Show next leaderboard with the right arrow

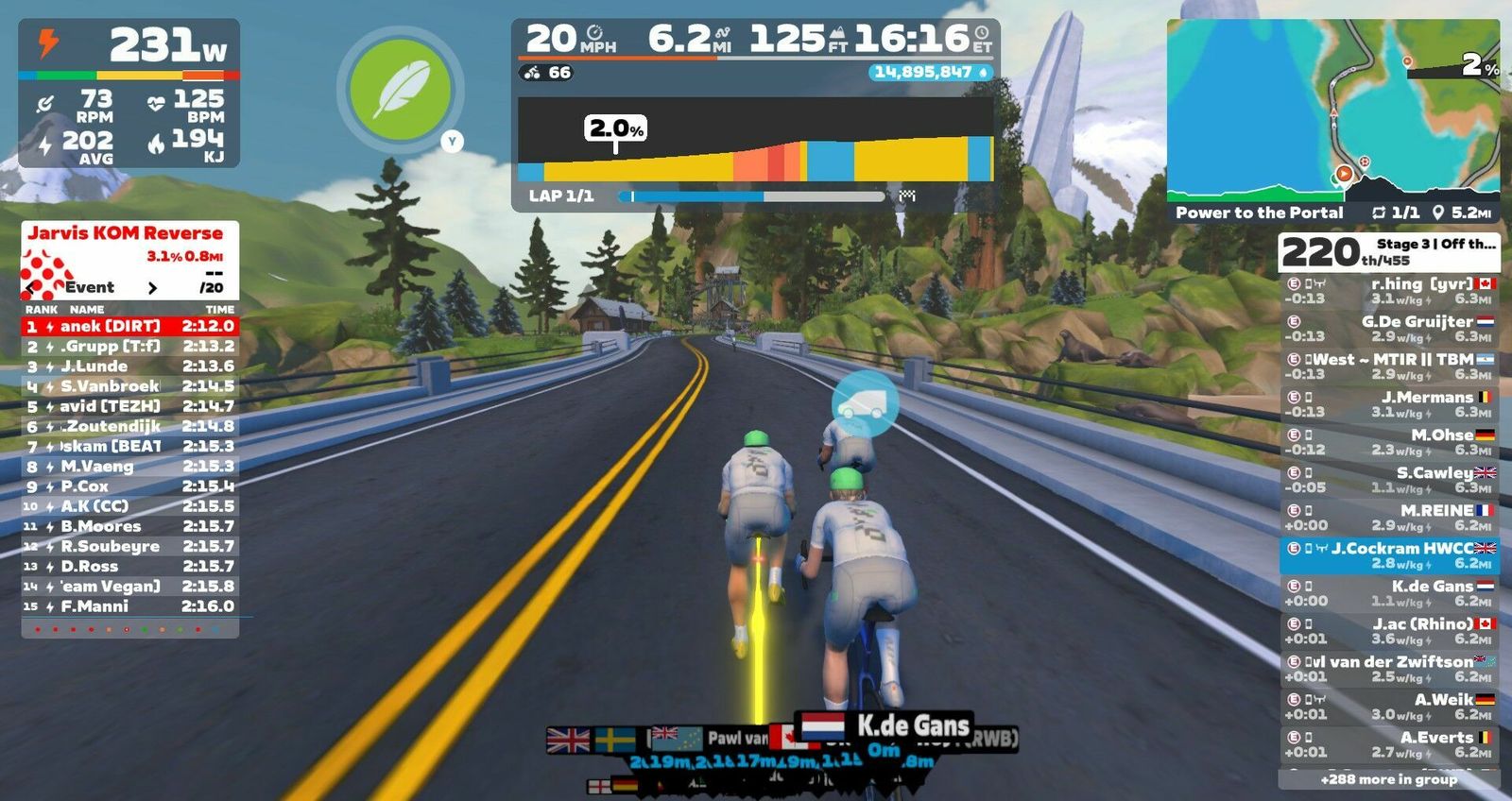pos(153,287)
